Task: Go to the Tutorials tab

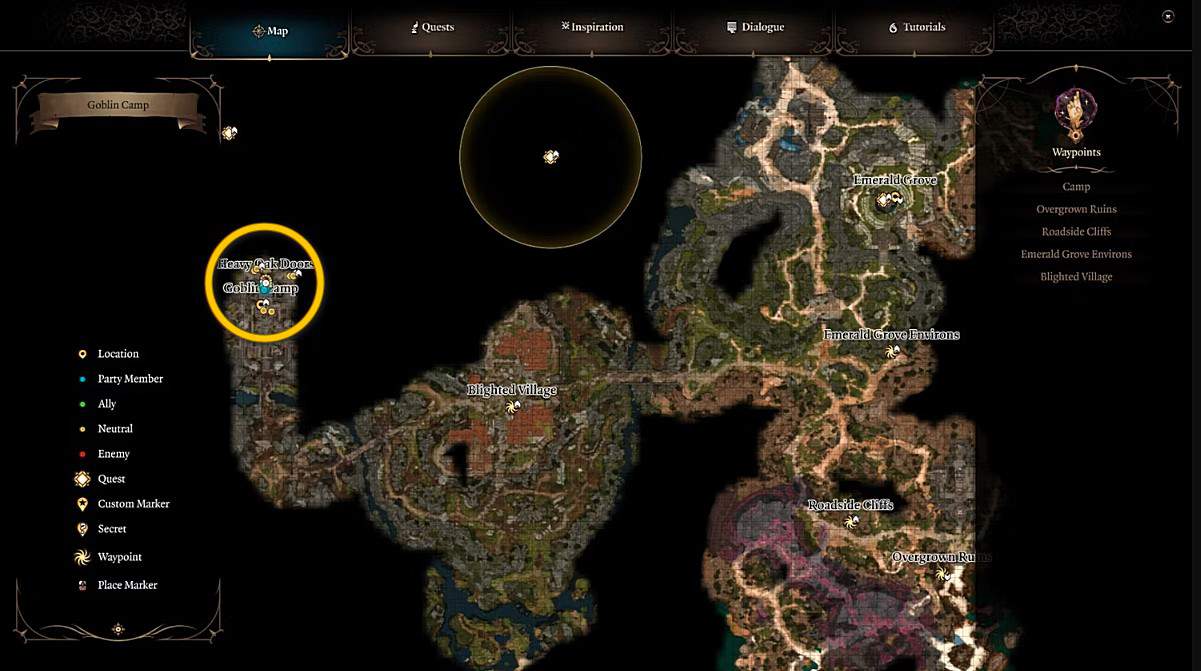Action: 916,28
